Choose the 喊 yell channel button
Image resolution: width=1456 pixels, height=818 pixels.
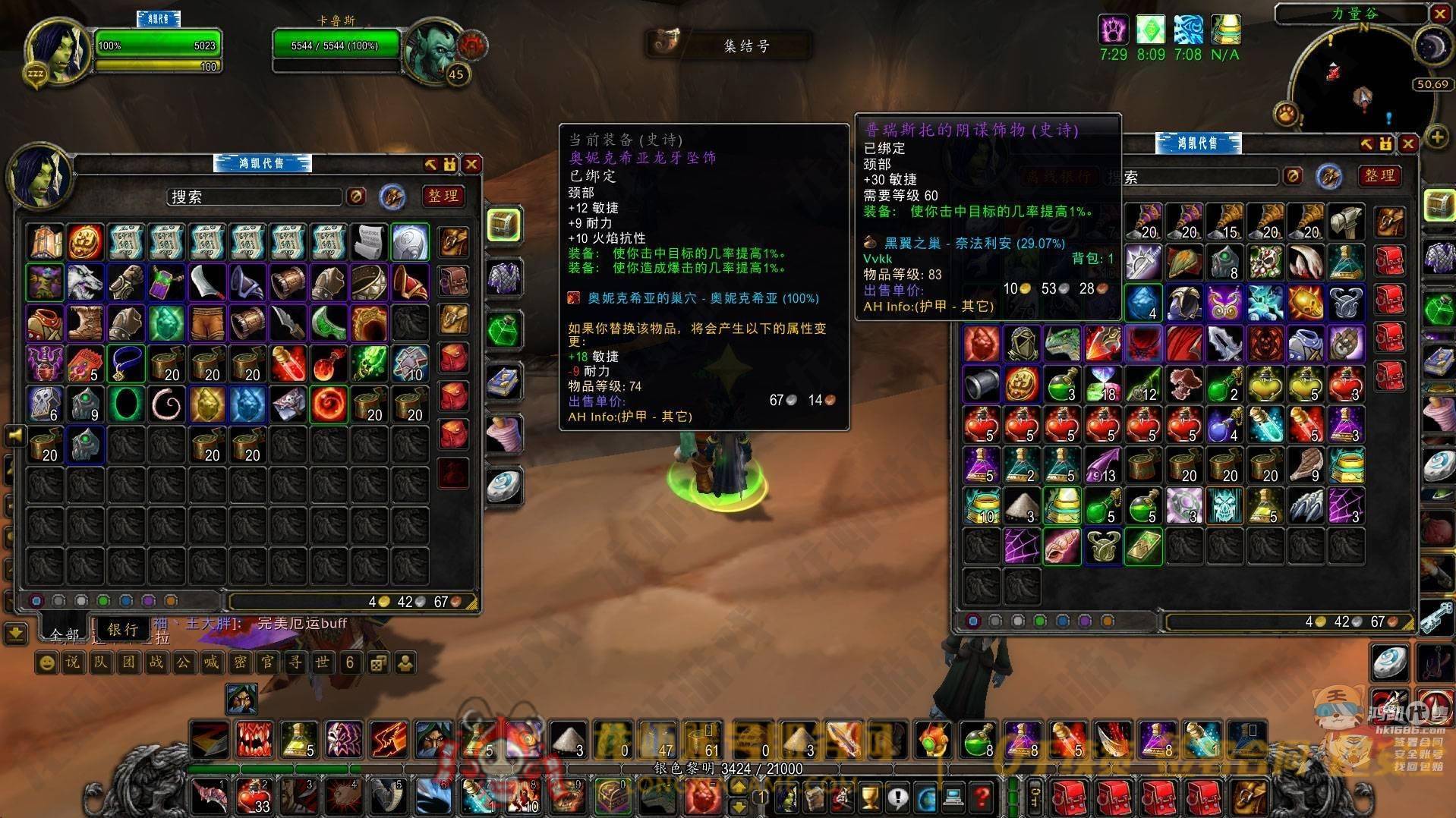coord(211,662)
